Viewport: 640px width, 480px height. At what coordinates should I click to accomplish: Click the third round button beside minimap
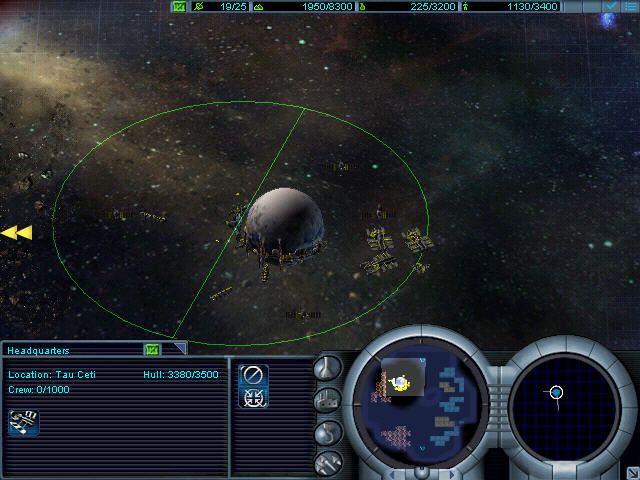tap(327, 432)
